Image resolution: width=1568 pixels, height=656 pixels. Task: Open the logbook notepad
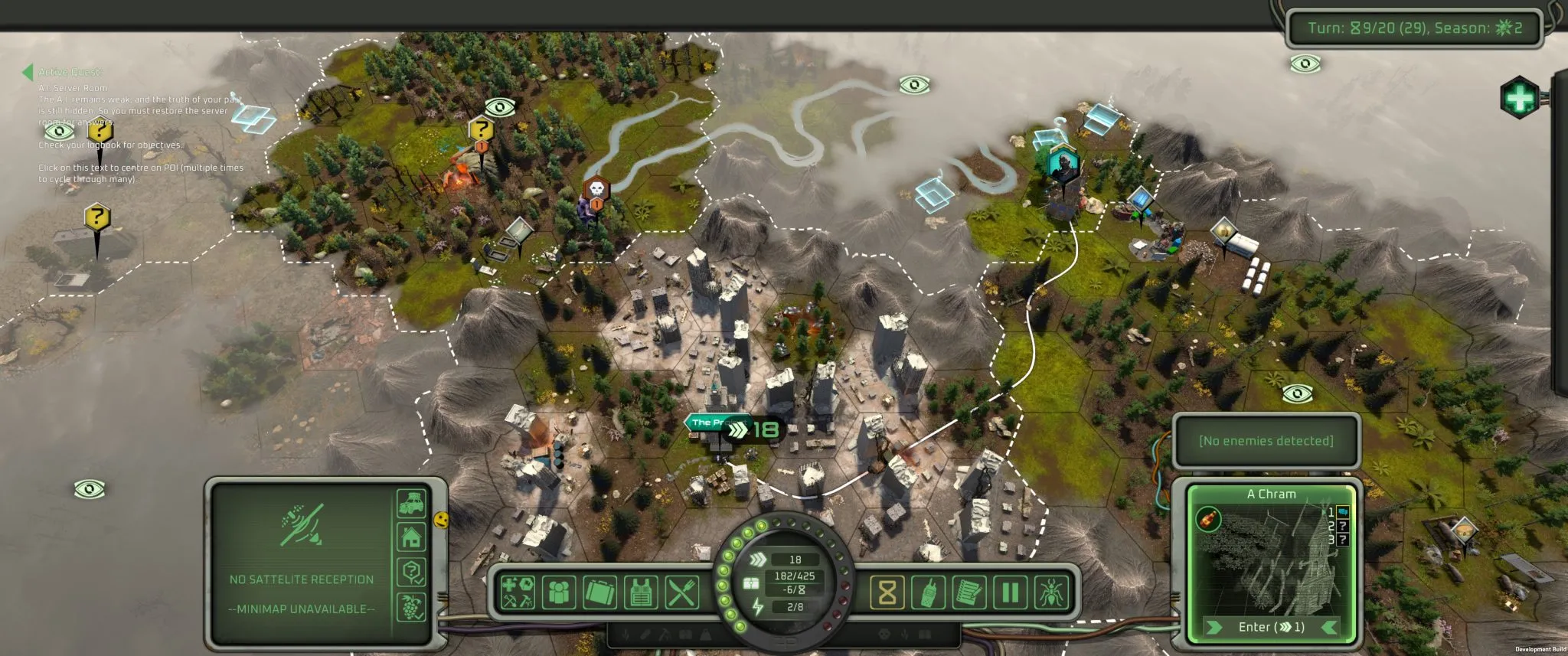point(969,592)
